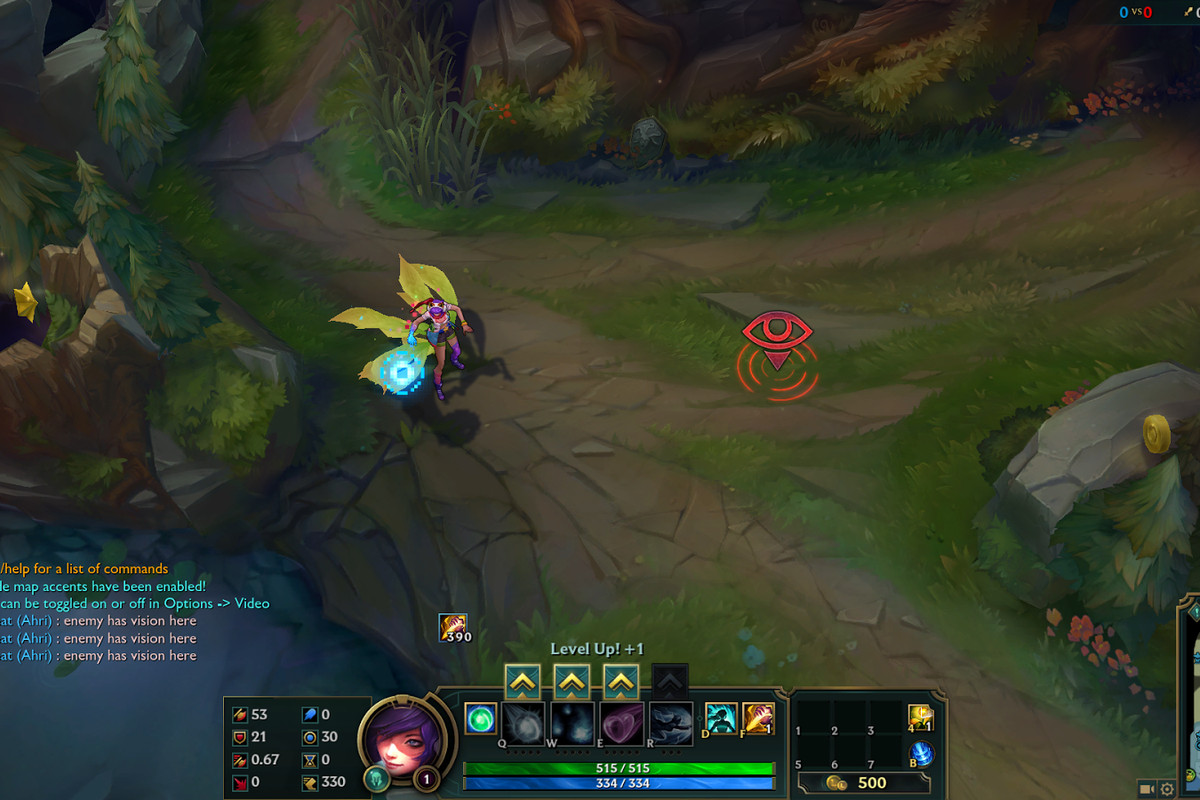Activate the Q orb ability
The image size is (1200, 800).
523,722
